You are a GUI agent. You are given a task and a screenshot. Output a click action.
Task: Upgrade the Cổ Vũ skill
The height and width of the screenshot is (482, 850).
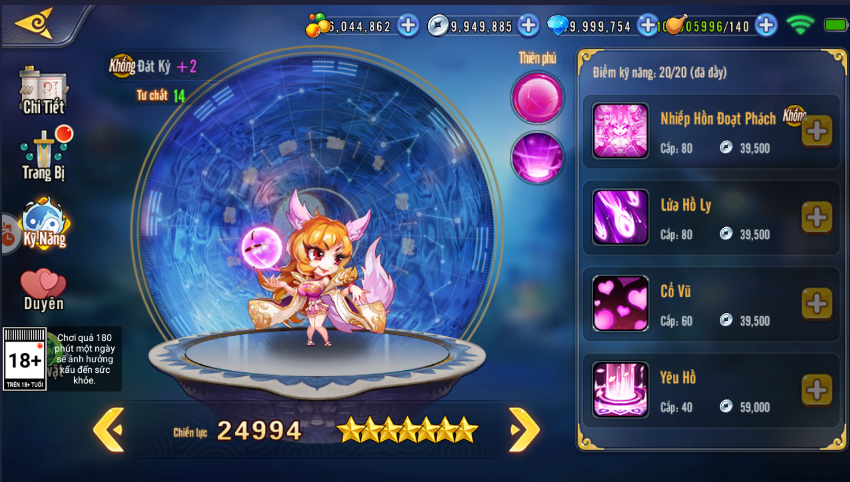[816, 303]
